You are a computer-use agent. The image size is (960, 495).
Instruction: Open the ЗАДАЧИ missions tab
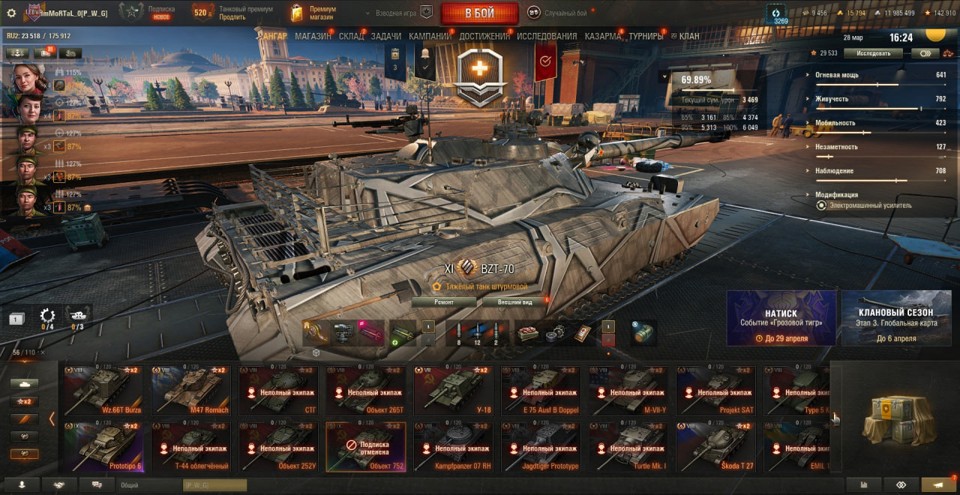386,36
